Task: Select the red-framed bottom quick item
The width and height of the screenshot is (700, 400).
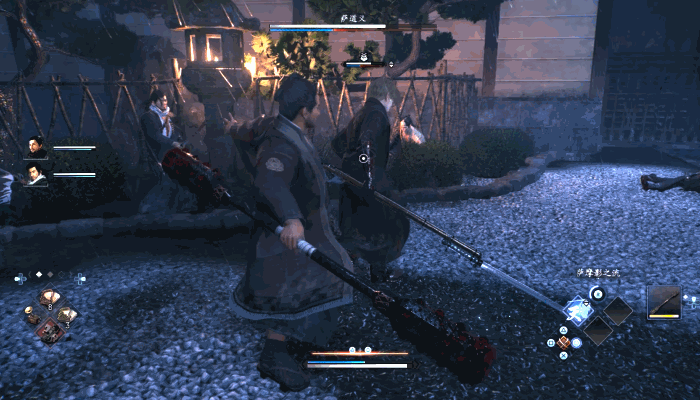Action: point(49,331)
